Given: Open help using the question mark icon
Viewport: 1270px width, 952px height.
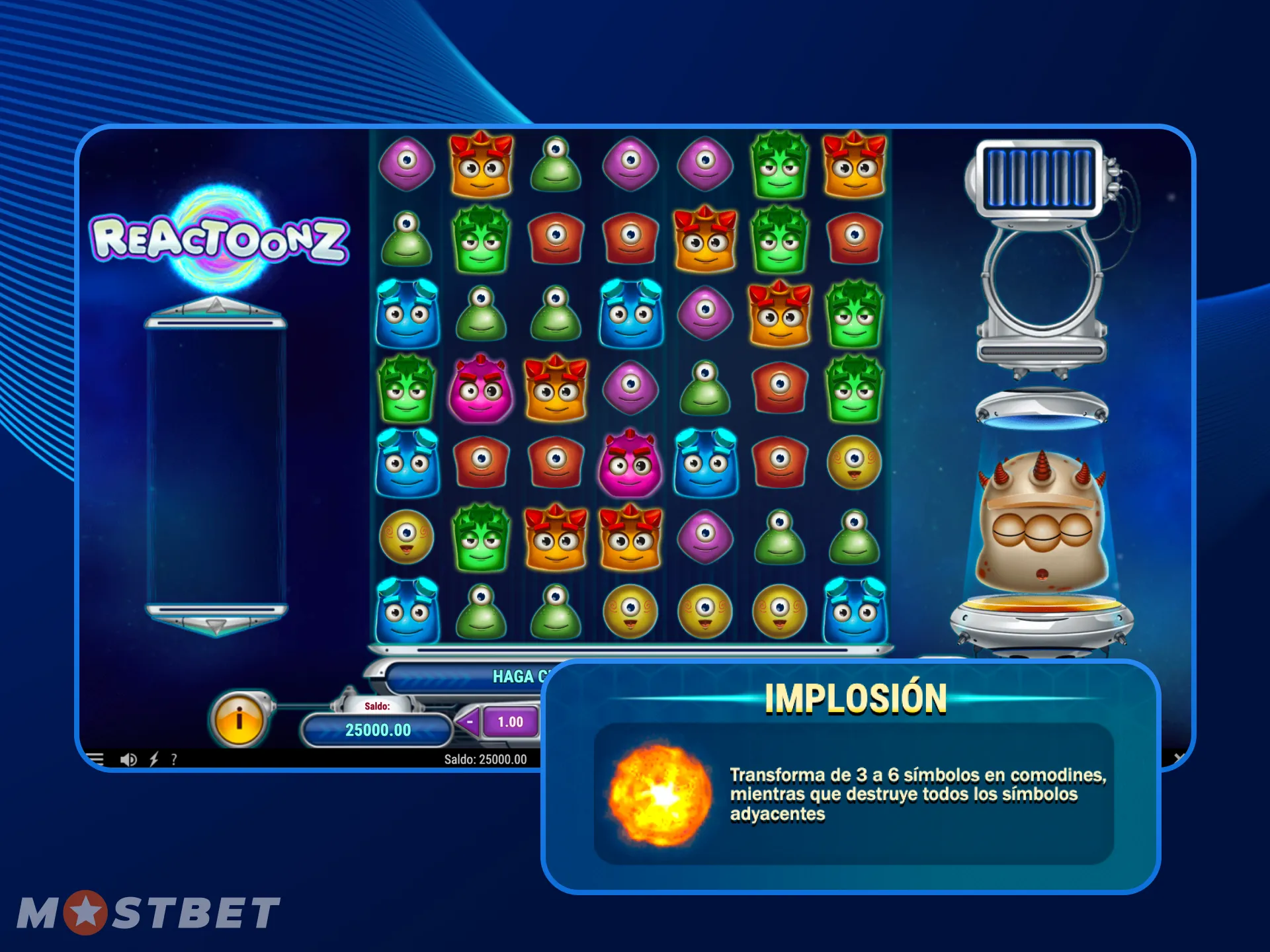Looking at the screenshot, I should click(x=173, y=760).
